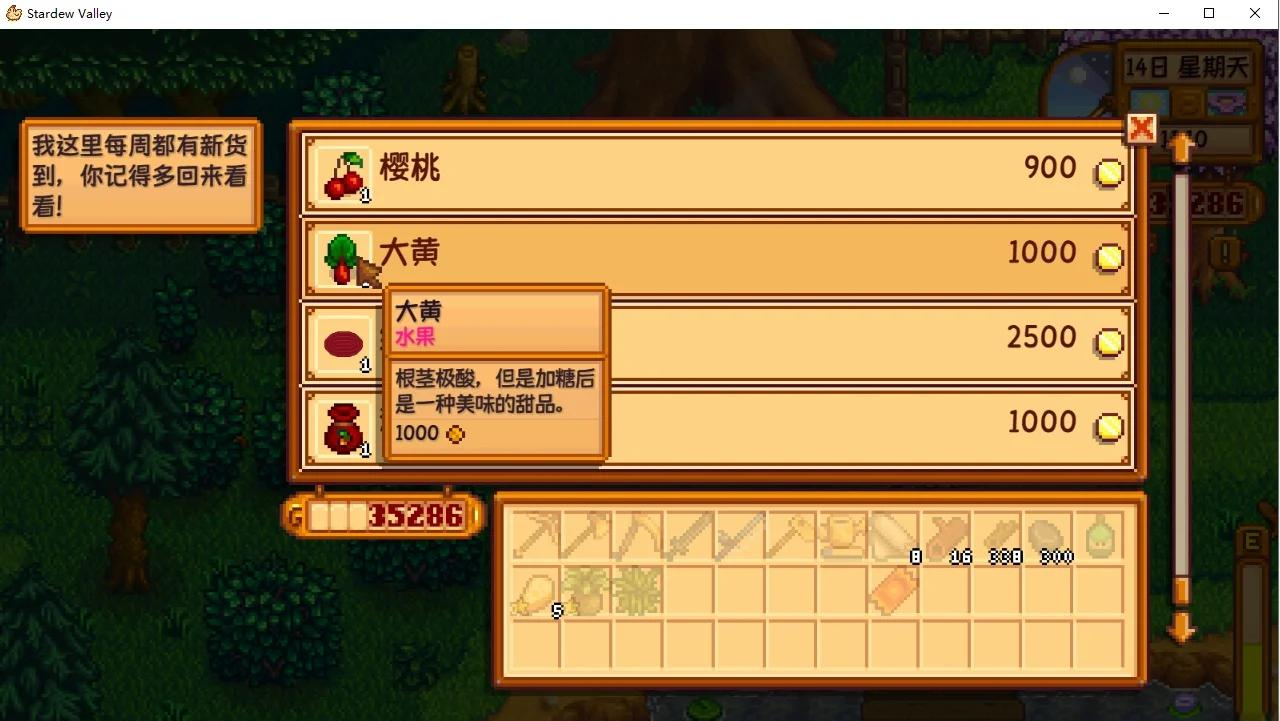The image size is (1280, 721).
Task: Click the Stardew Valley chicken icon in title bar
Action: click(12, 13)
